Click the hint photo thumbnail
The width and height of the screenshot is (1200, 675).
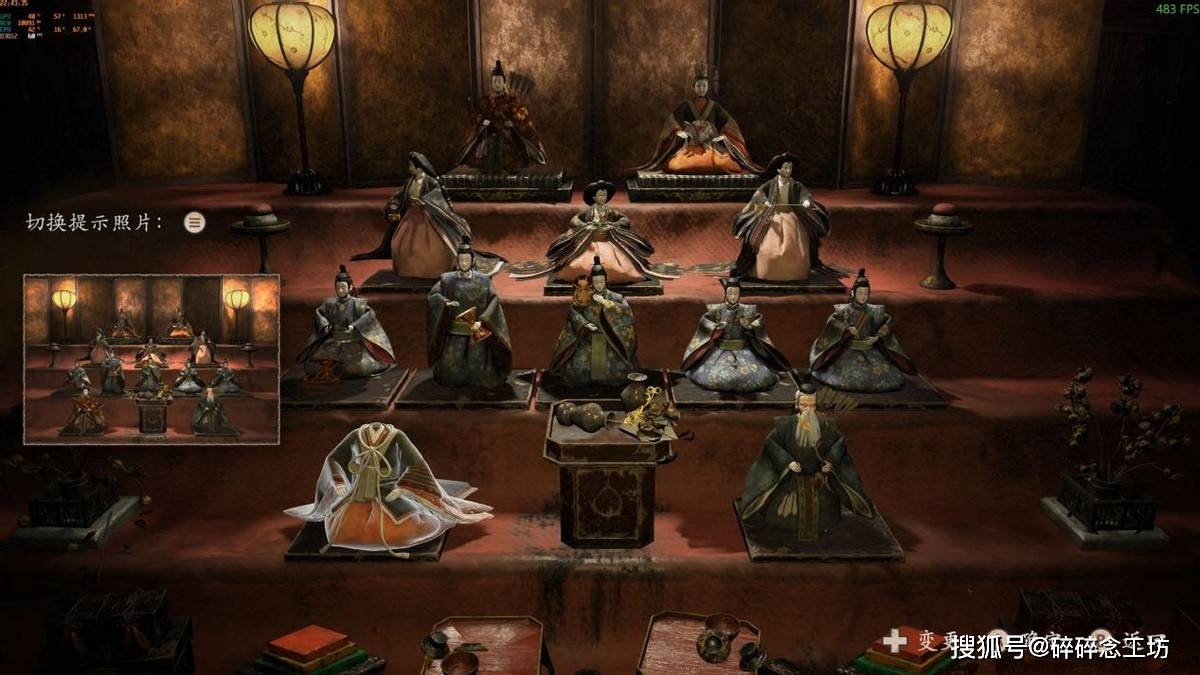(151, 359)
